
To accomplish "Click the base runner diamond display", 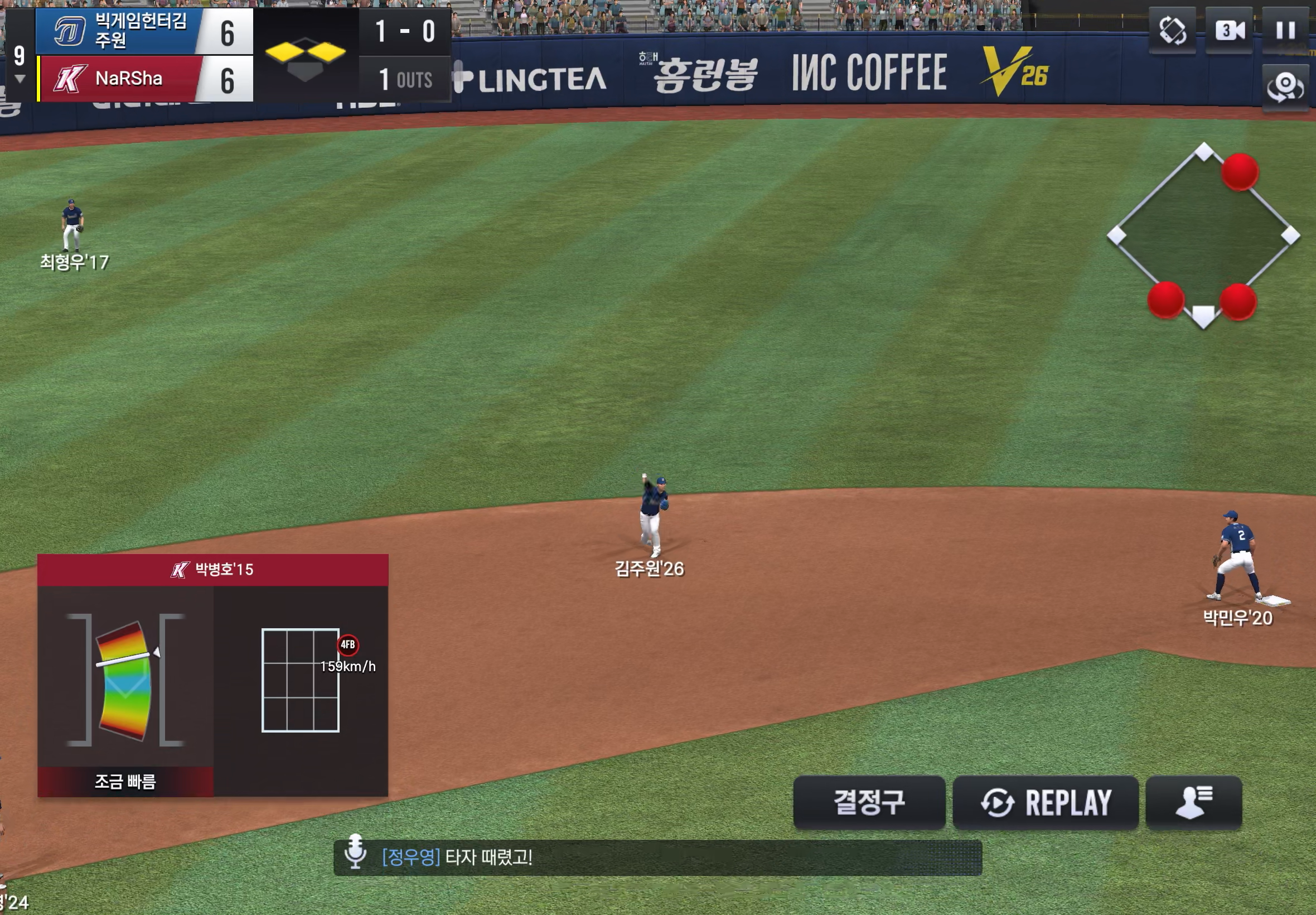I will [x=1203, y=235].
